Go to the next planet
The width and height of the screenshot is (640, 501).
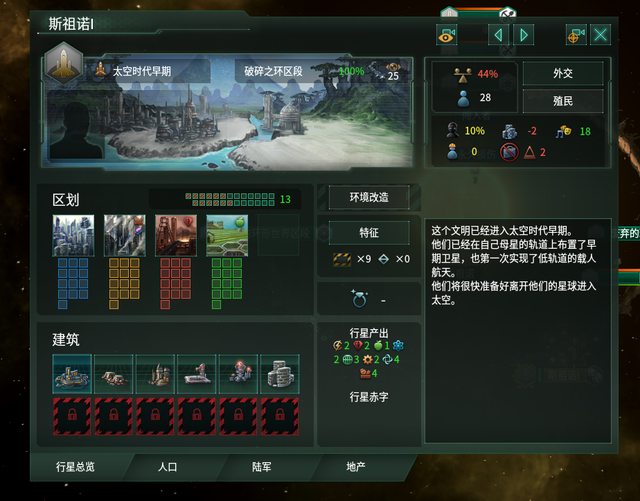[x=523, y=35]
